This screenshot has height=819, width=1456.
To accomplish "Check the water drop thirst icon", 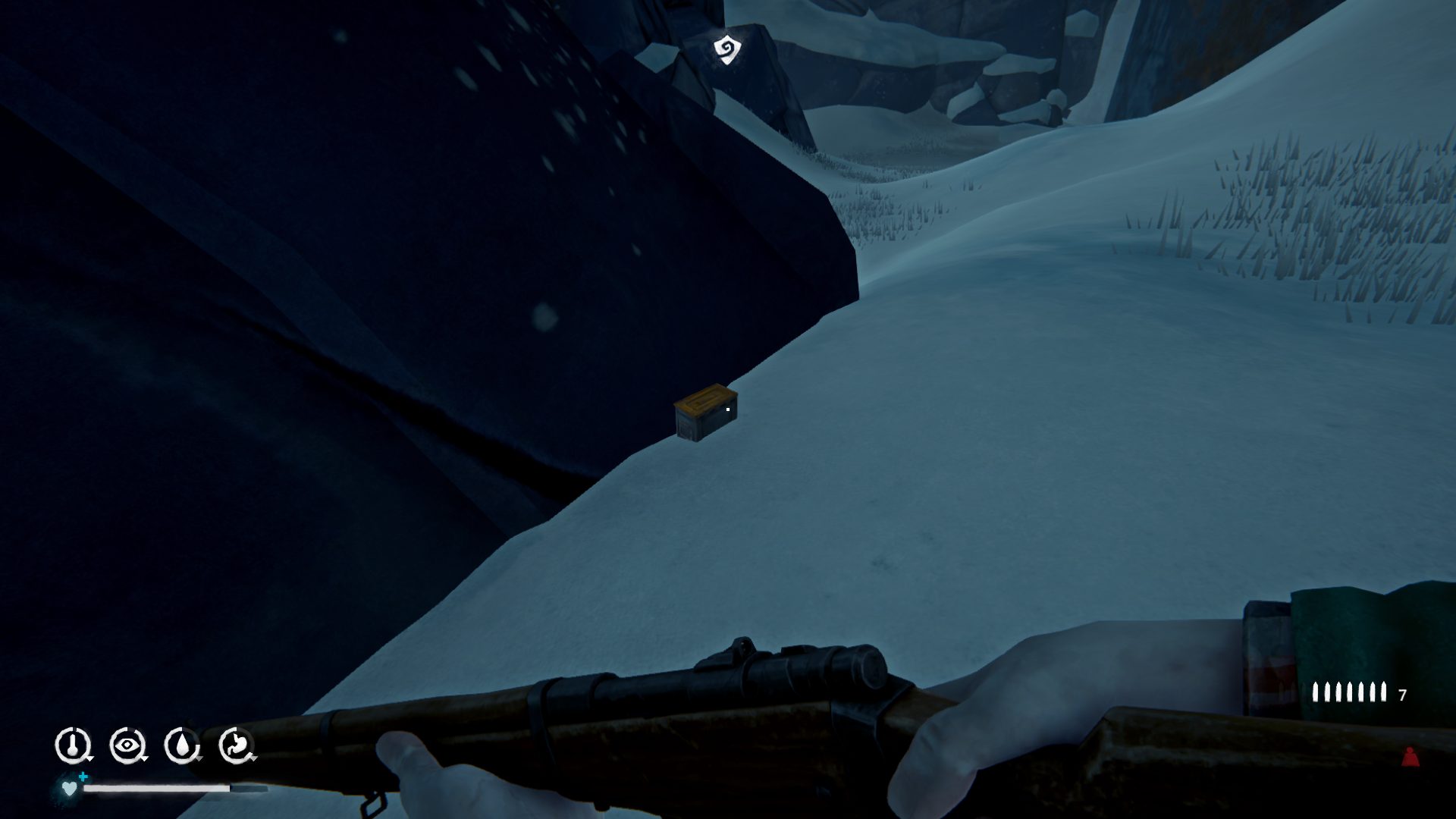I will [x=181, y=745].
